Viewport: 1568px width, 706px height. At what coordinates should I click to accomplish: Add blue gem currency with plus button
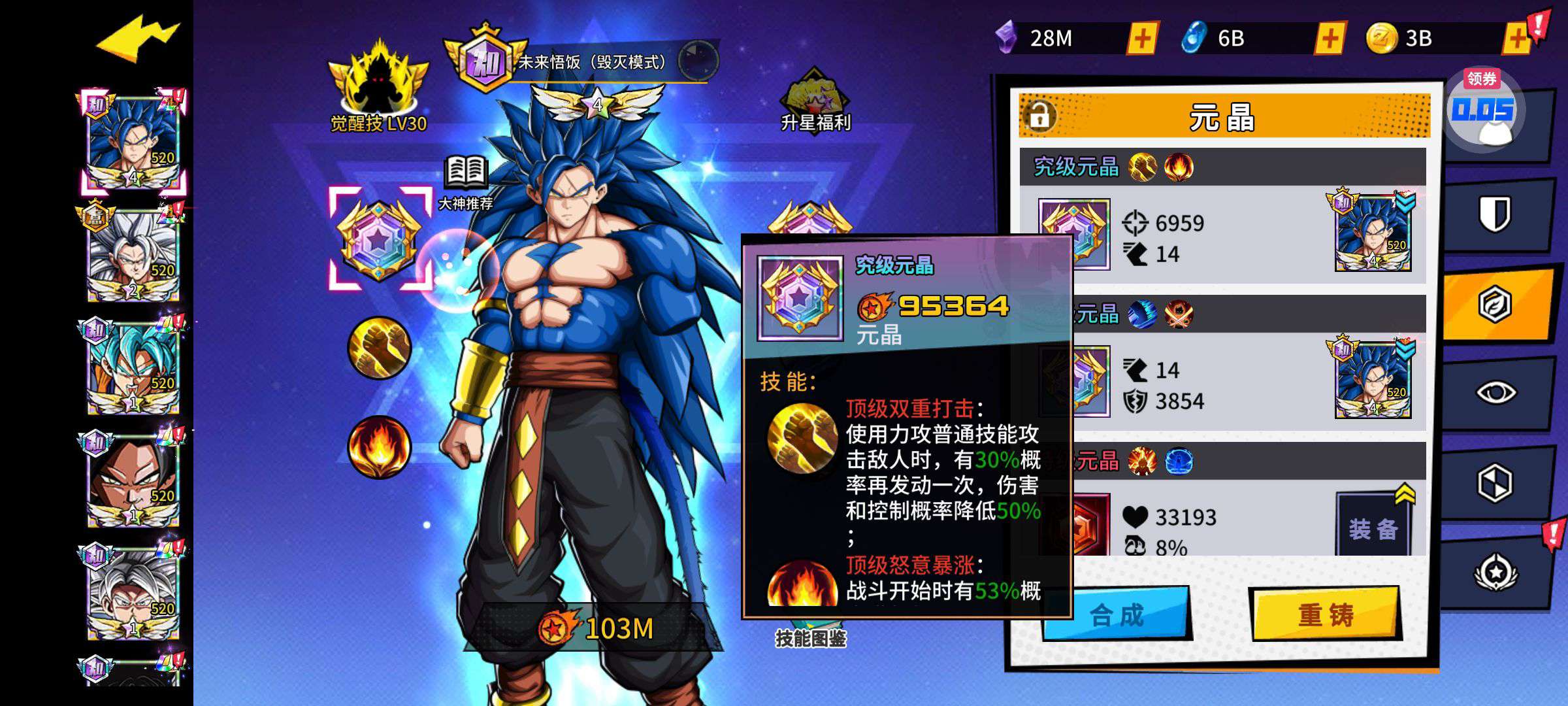pyautogui.click(x=1330, y=39)
